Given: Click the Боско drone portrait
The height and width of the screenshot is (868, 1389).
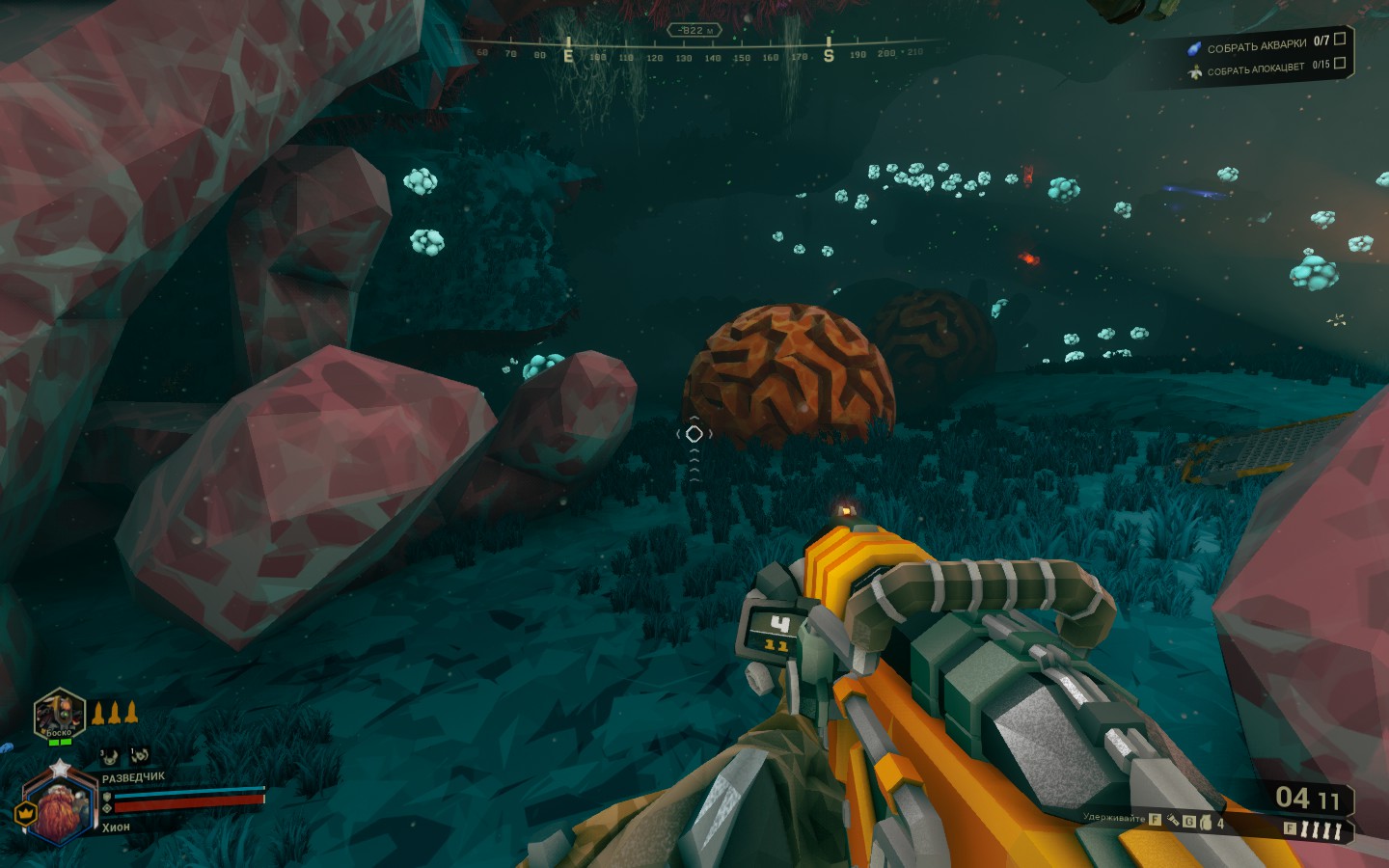Looking at the screenshot, I should click(59, 715).
